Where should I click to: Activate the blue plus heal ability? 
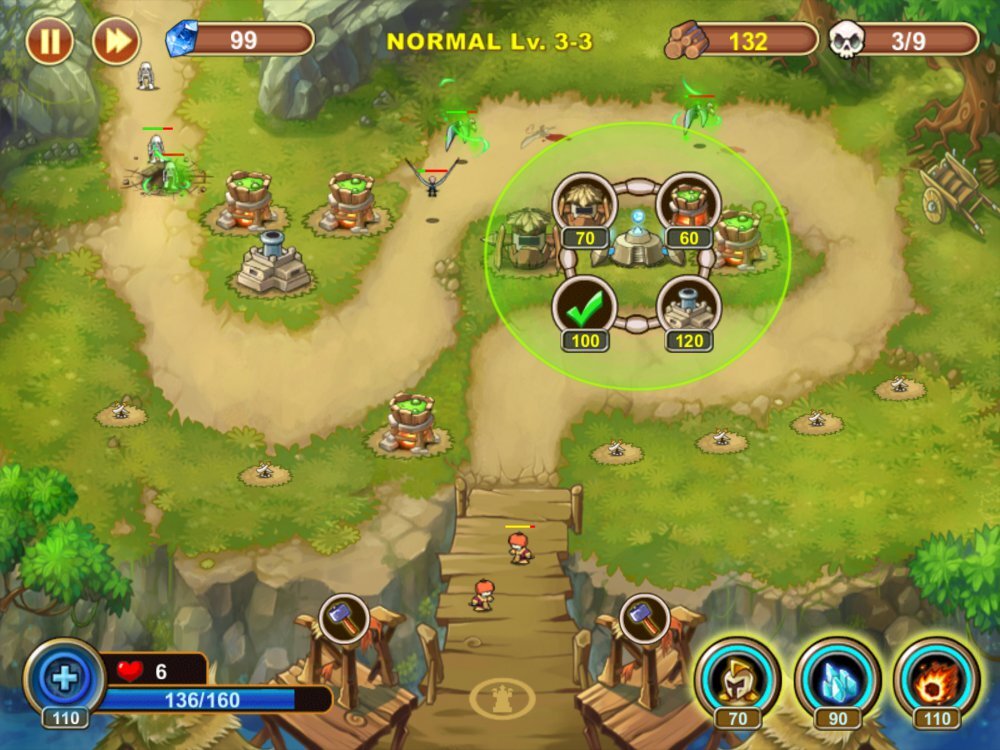point(64,679)
